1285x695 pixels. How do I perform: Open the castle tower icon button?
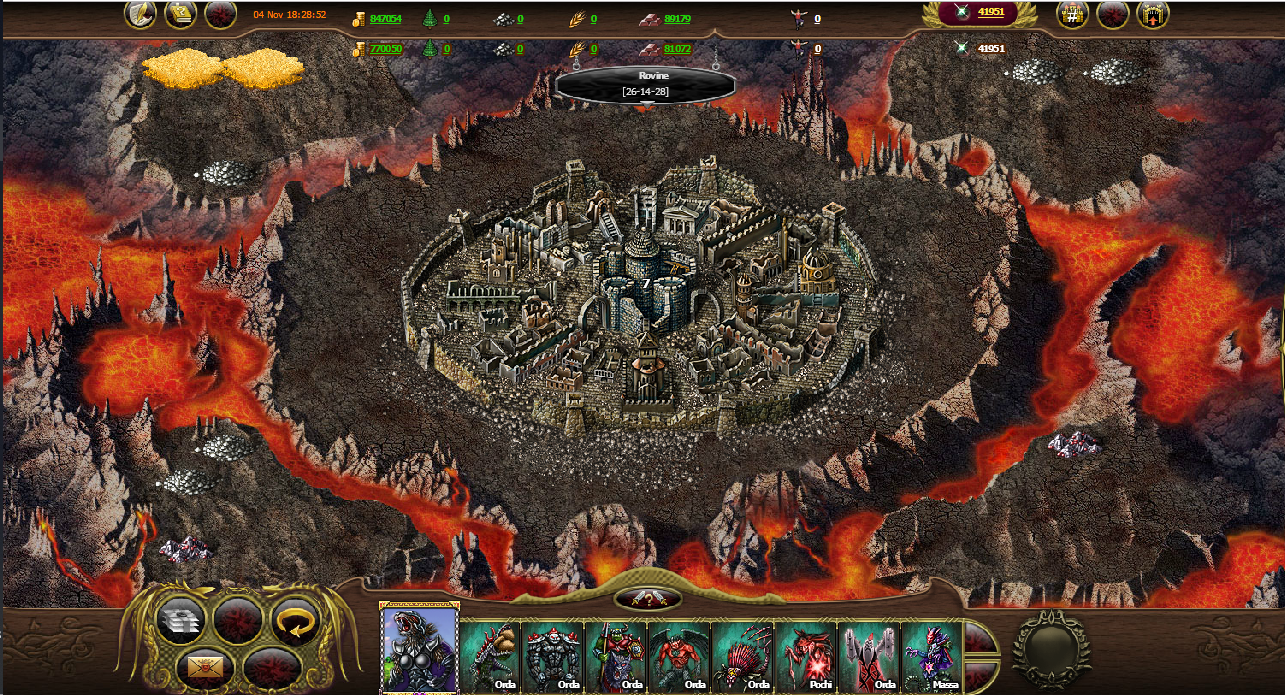[x=1153, y=15]
